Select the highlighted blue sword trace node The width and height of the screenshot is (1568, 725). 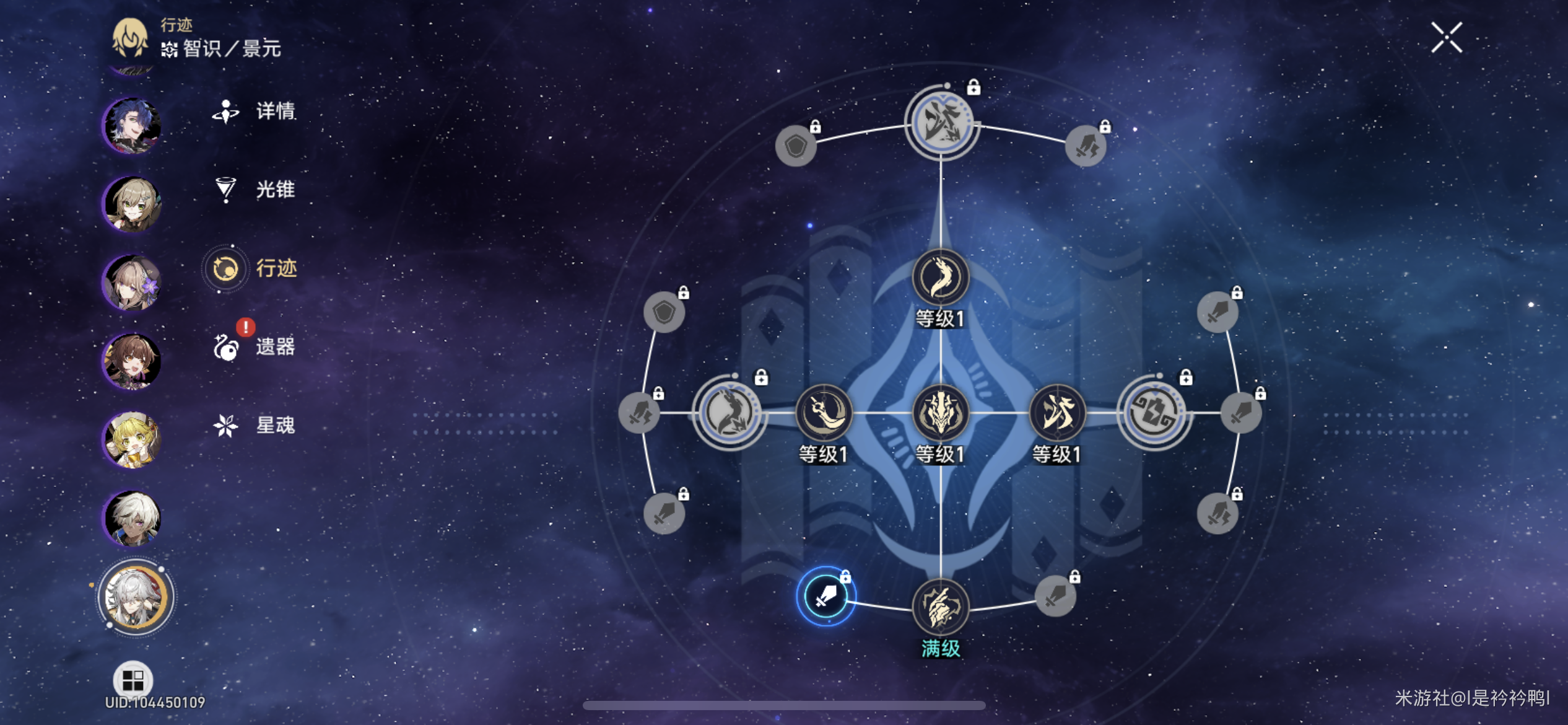pos(825,596)
